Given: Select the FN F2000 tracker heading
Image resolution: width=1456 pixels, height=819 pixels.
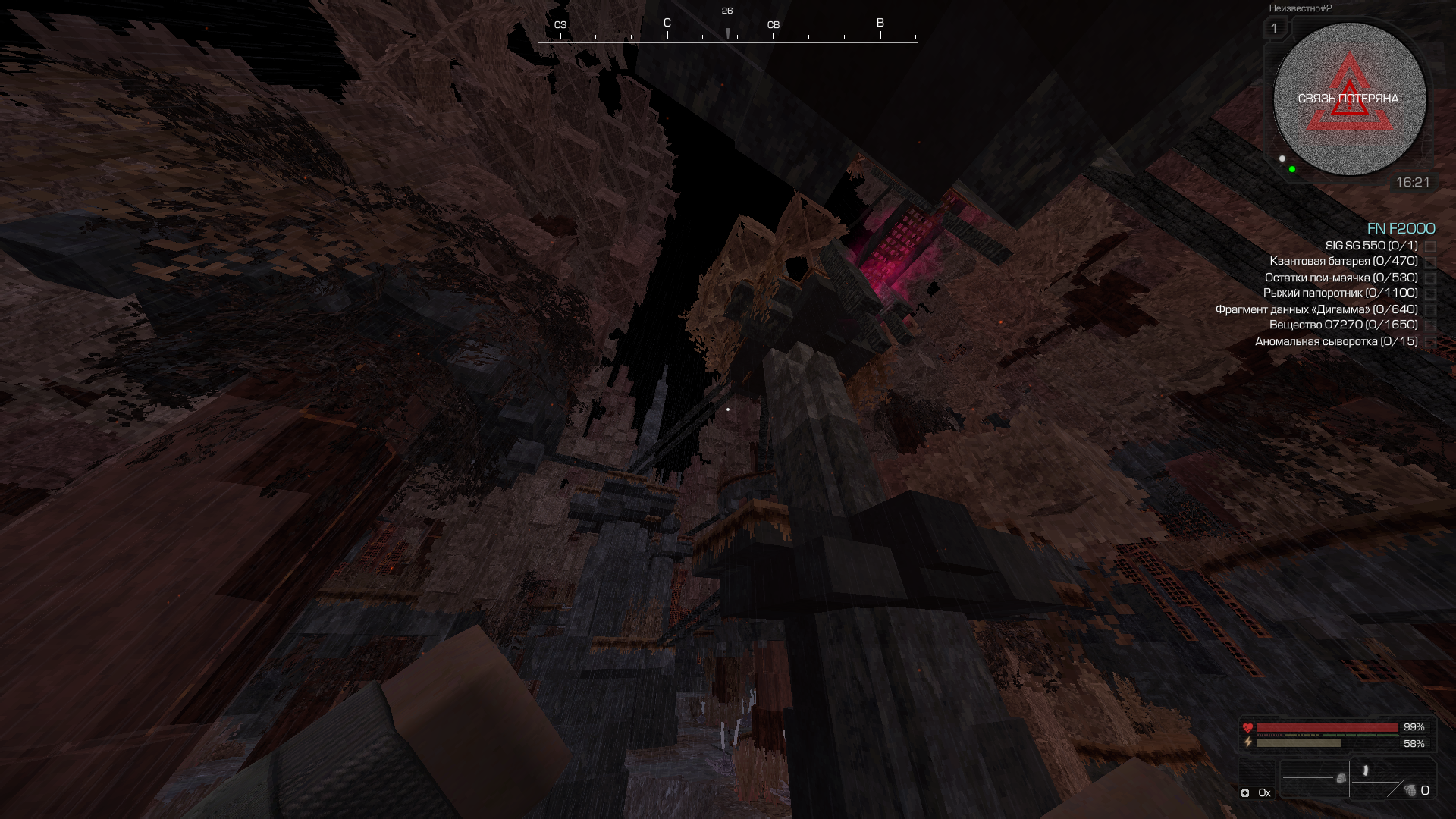Looking at the screenshot, I should point(1401,228).
